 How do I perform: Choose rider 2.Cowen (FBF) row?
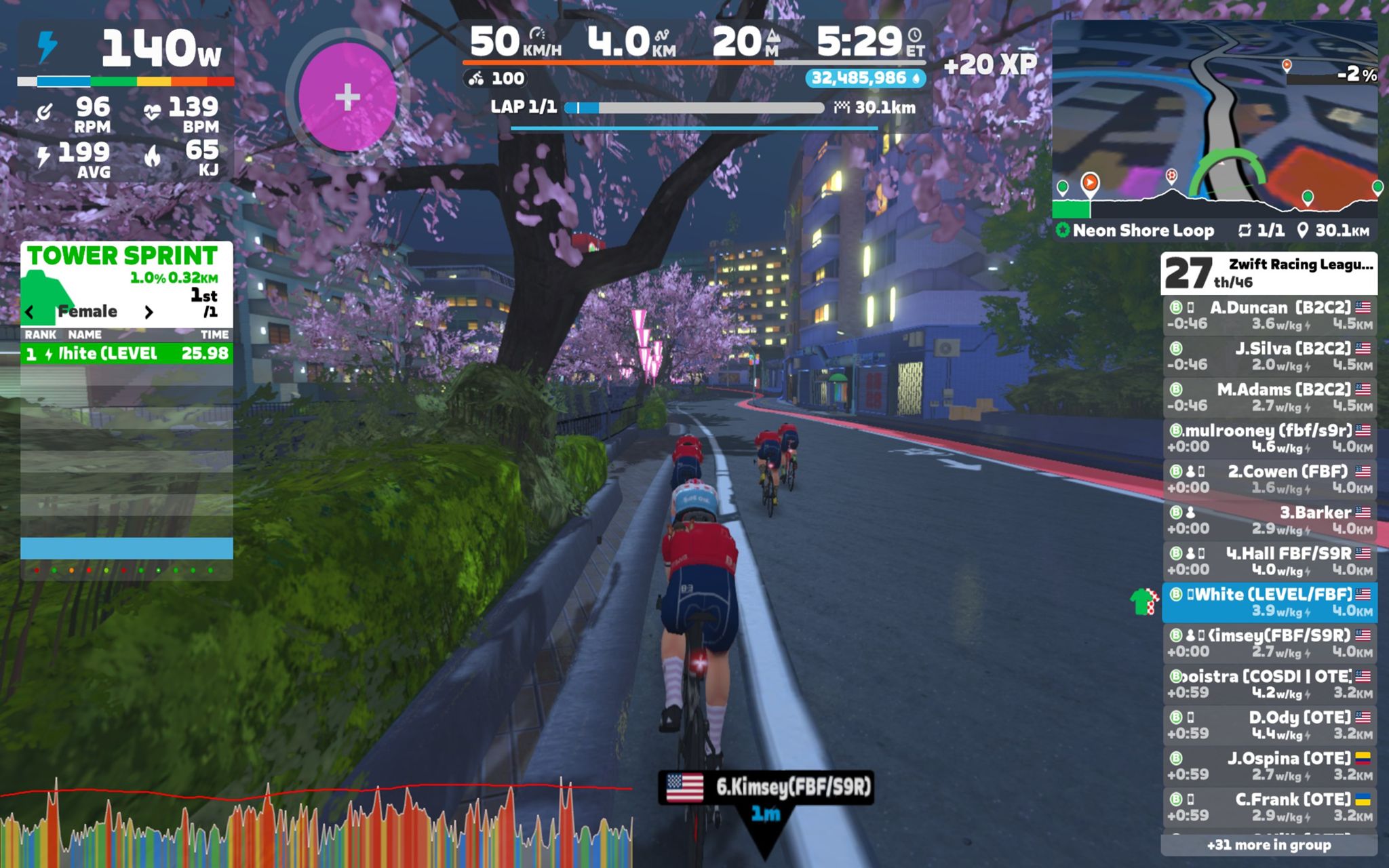(x=1268, y=479)
